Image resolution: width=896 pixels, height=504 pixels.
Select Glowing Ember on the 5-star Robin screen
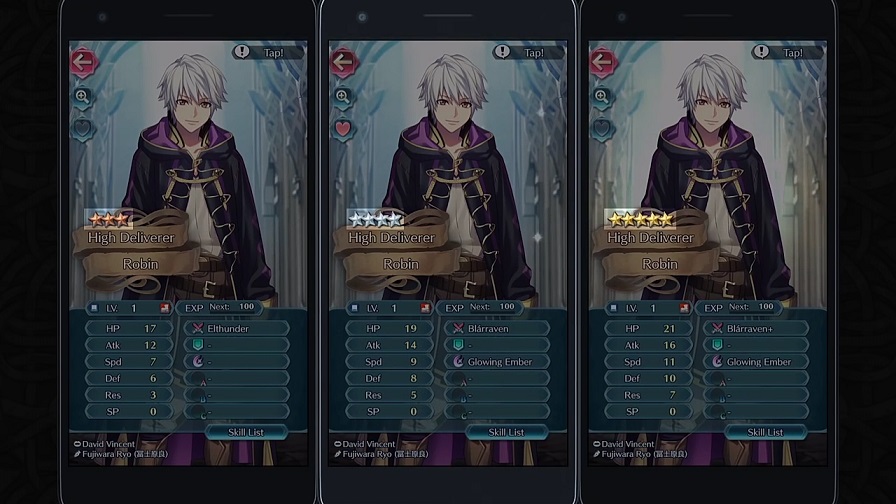(x=753, y=361)
